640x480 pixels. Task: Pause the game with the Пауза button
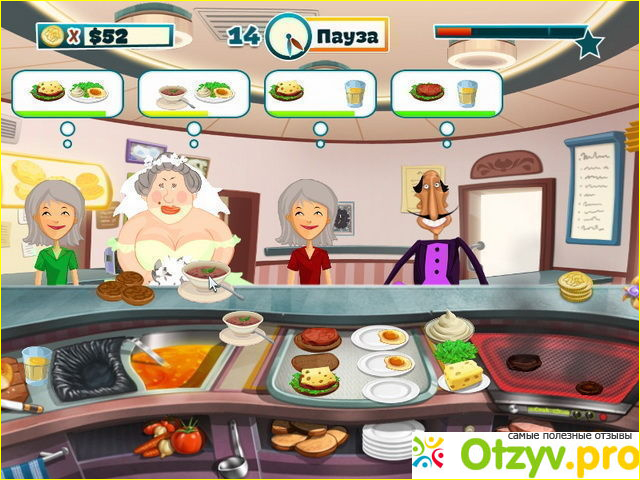point(347,37)
